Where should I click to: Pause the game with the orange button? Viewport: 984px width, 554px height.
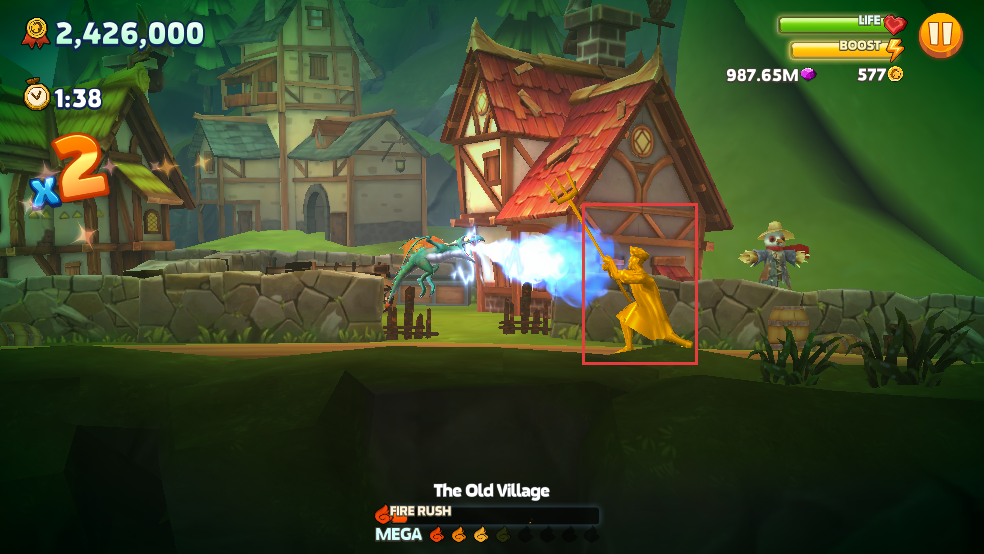tap(940, 35)
